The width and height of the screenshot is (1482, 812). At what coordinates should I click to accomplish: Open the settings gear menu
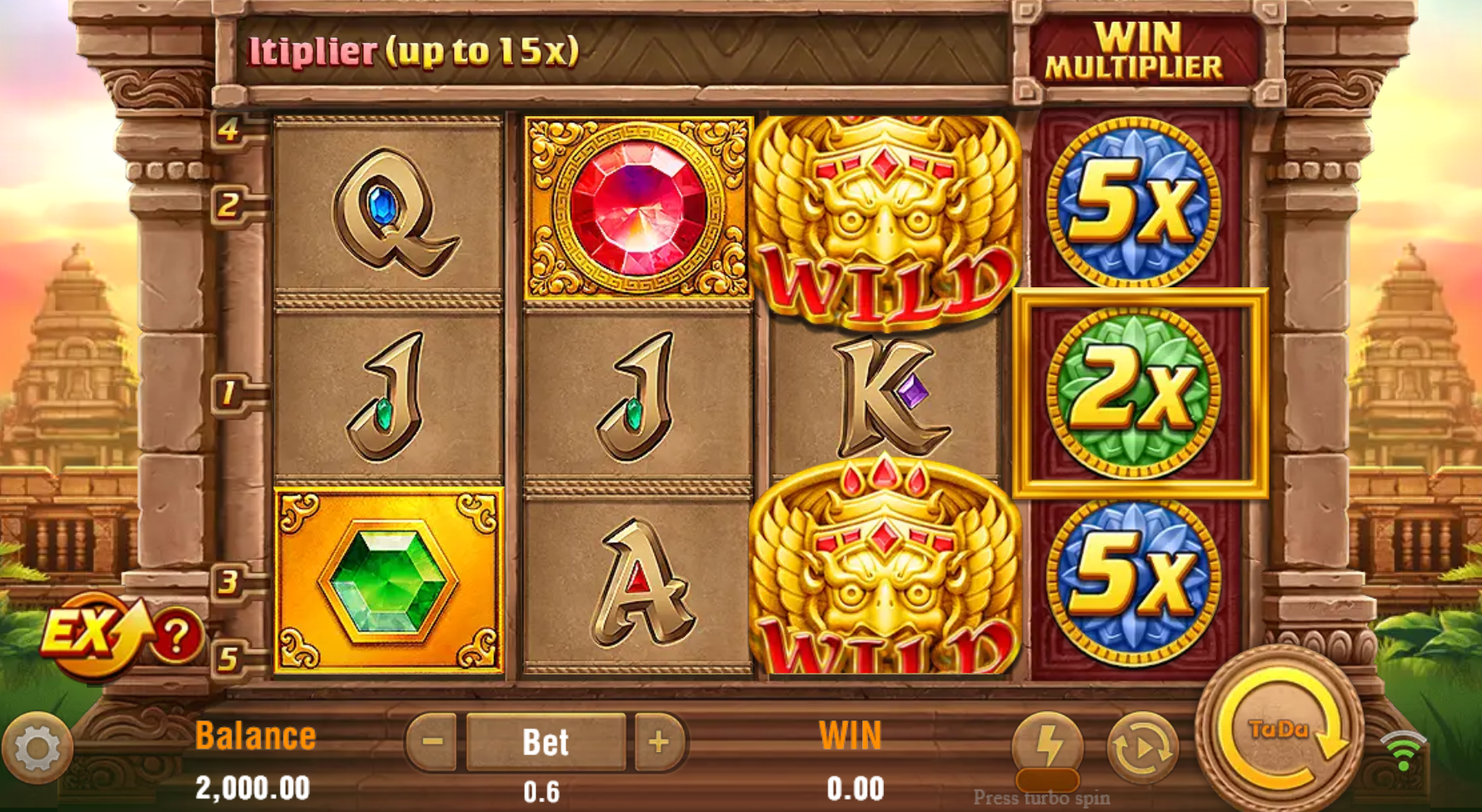click(x=37, y=748)
